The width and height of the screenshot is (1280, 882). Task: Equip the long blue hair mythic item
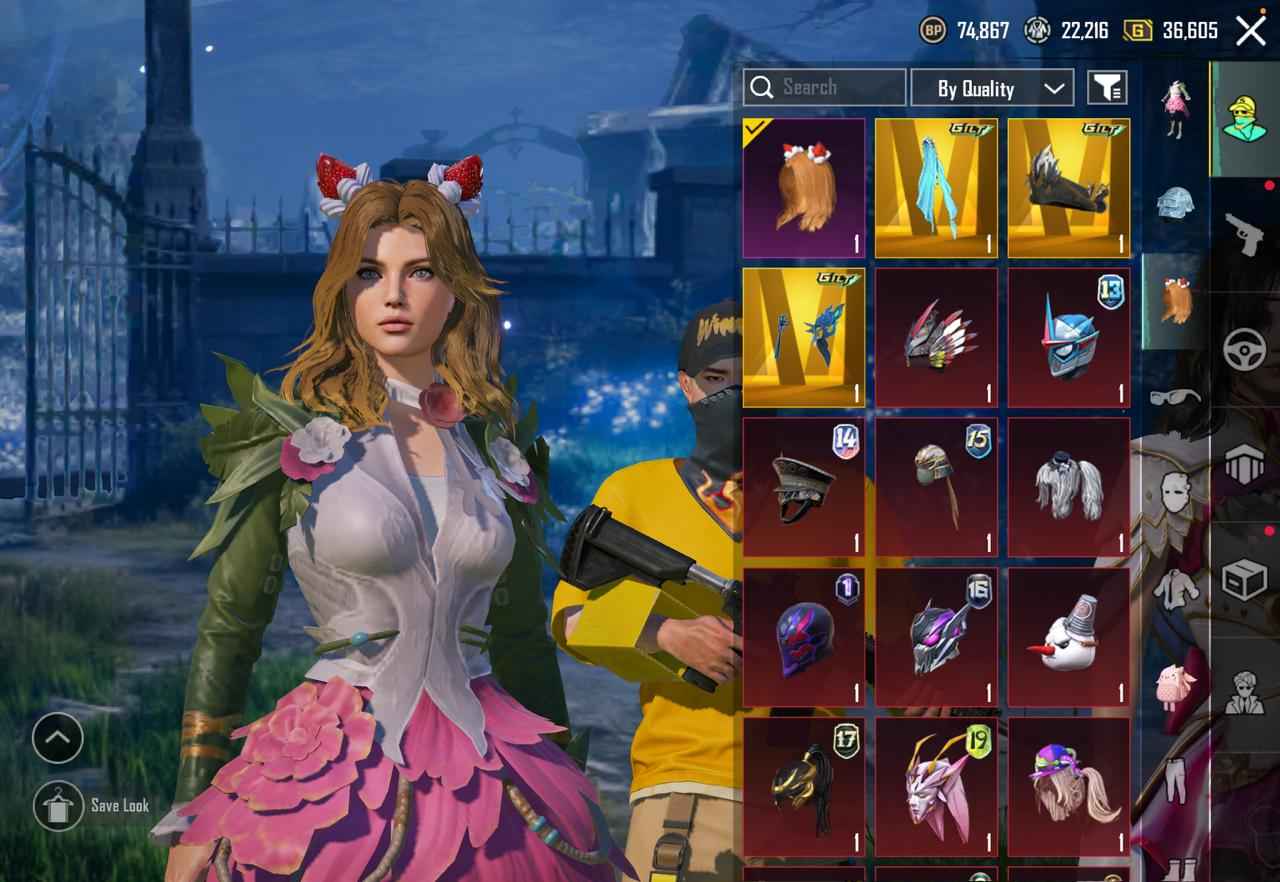coord(936,188)
